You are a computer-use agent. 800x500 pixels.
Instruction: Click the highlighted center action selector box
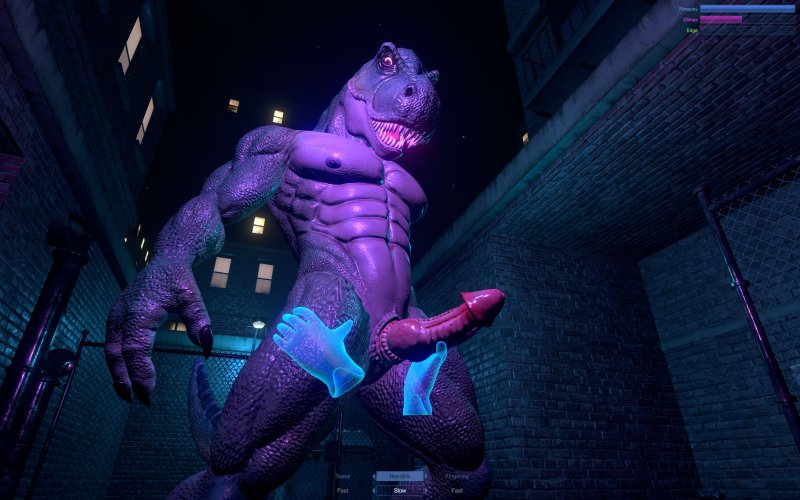[x=400, y=477]
